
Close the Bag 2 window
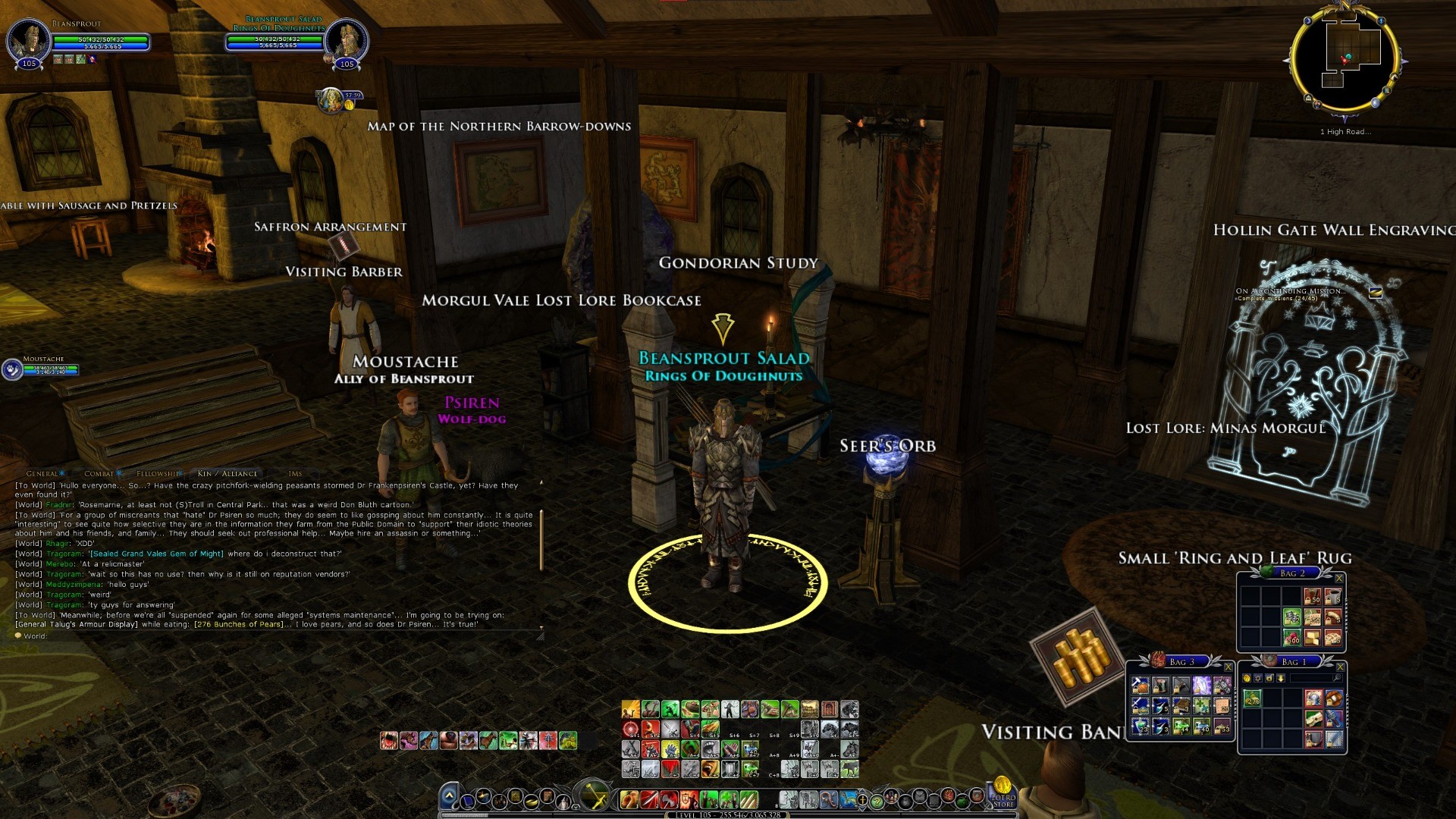tap(1339, 579)
